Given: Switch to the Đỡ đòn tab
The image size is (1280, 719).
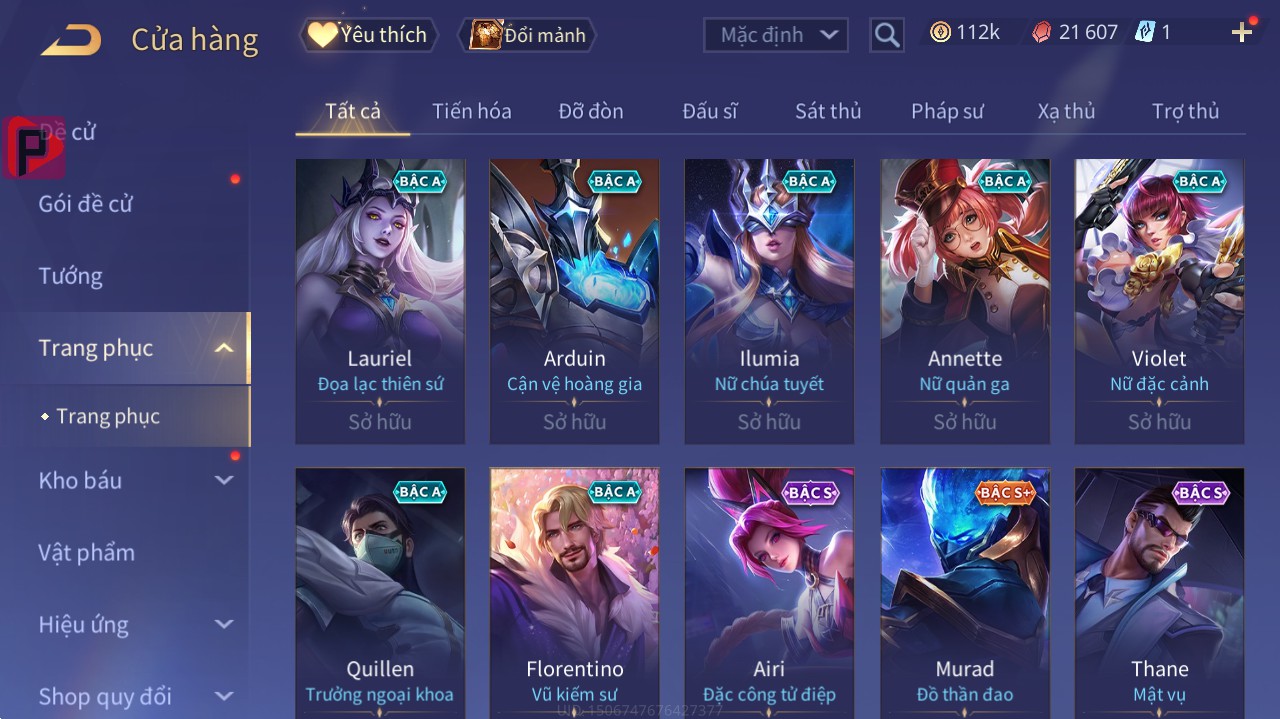Looking at the screenshot, I should pyautogui.click(x=590, y=111).
